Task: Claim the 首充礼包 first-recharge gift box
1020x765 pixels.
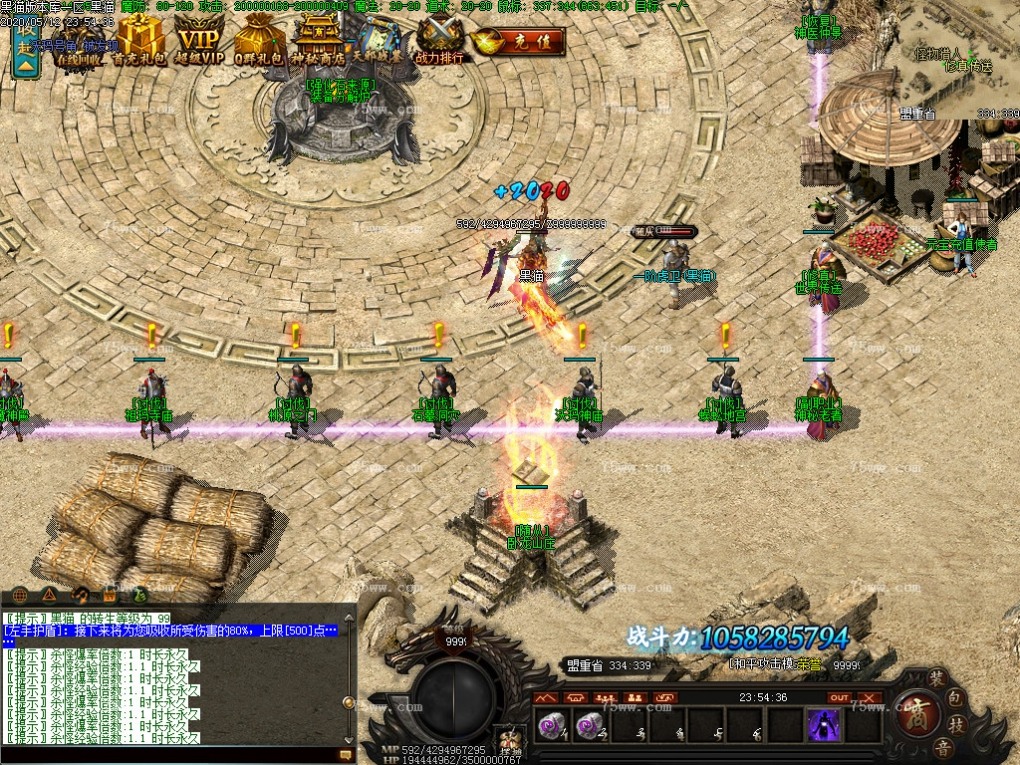Action: coord(140,42)
